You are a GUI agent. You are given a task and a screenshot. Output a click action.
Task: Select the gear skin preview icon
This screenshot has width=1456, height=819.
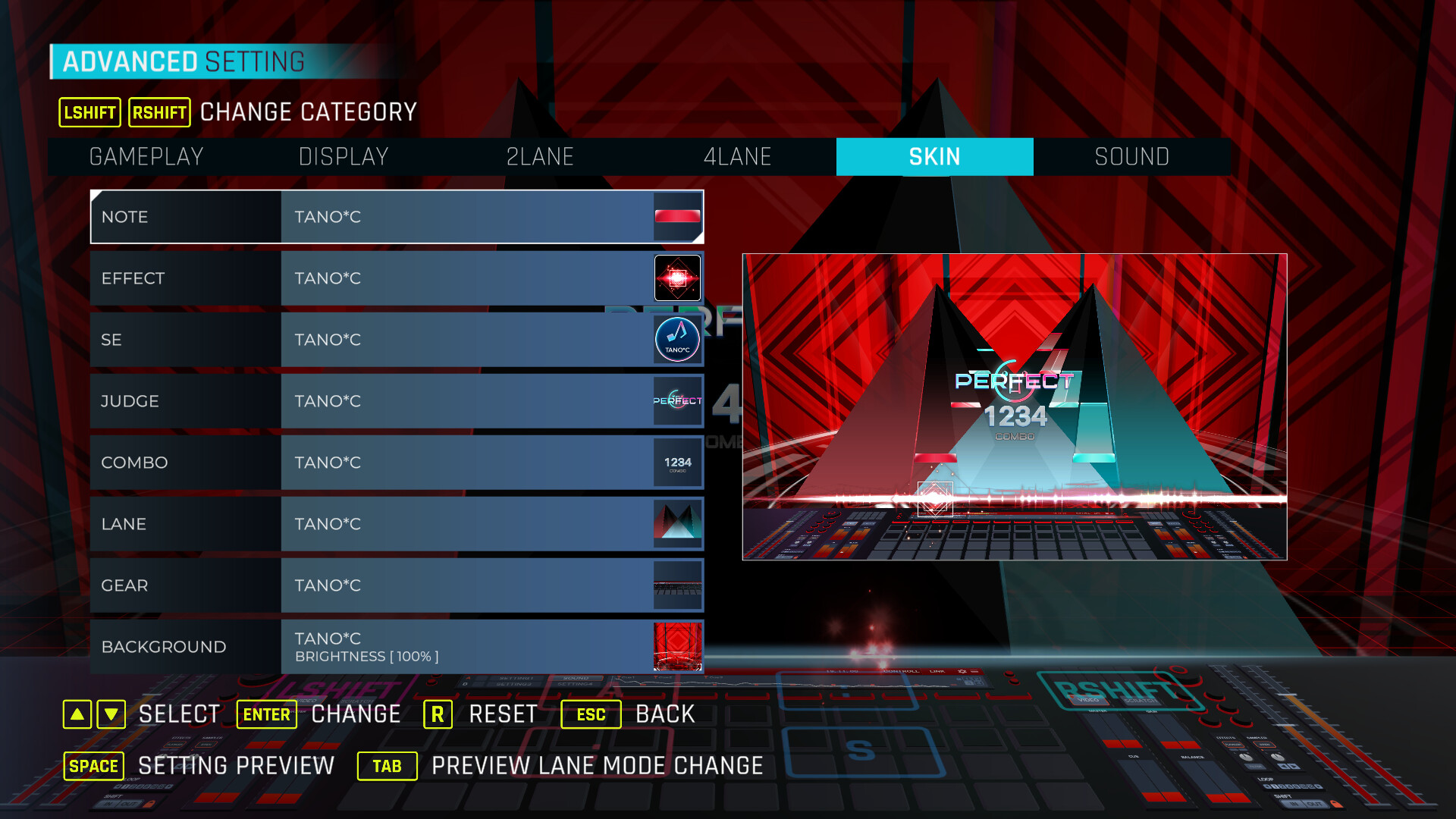[x=677, y=585]
